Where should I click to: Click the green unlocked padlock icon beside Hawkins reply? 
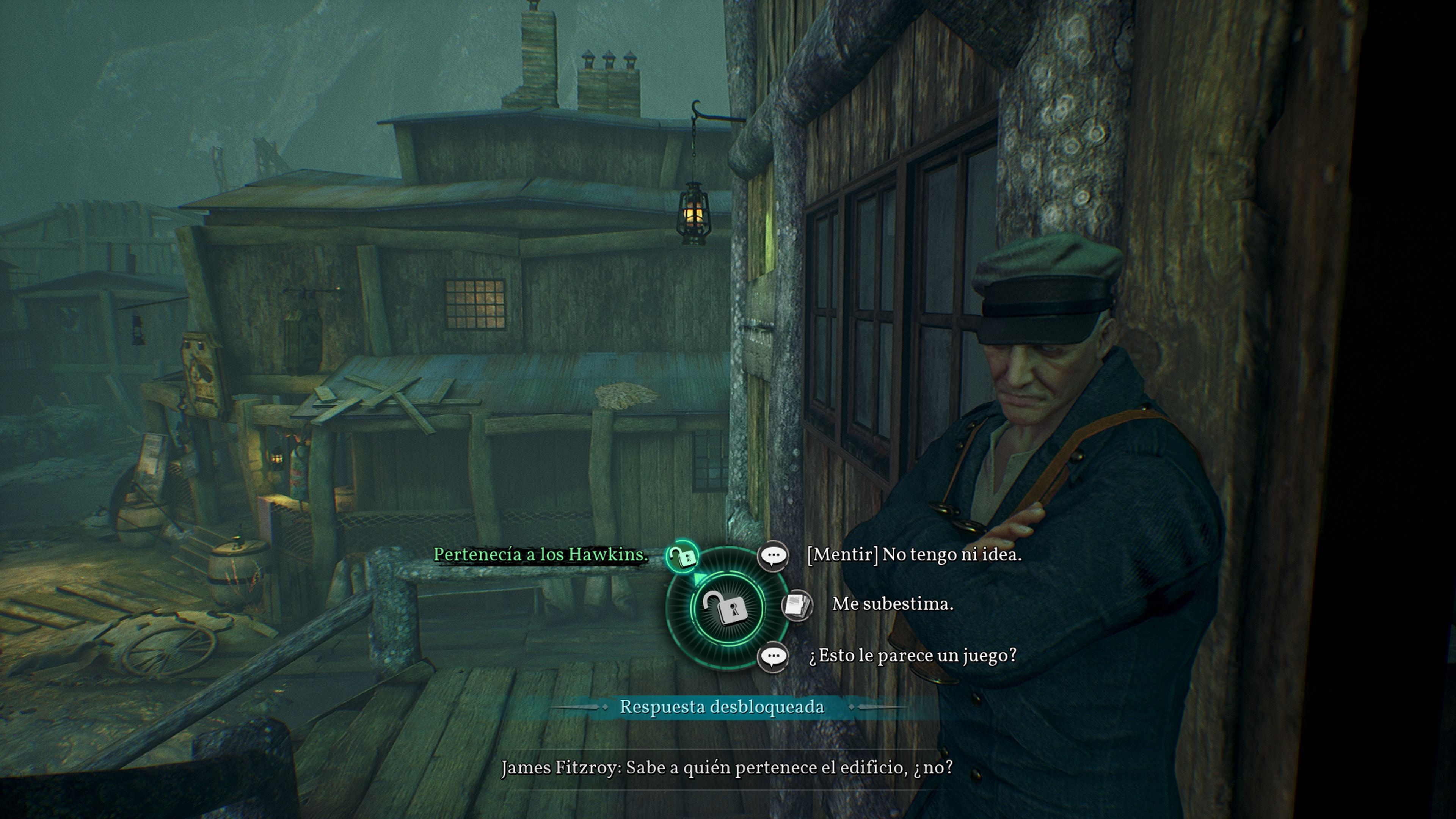tap(683, 556)
